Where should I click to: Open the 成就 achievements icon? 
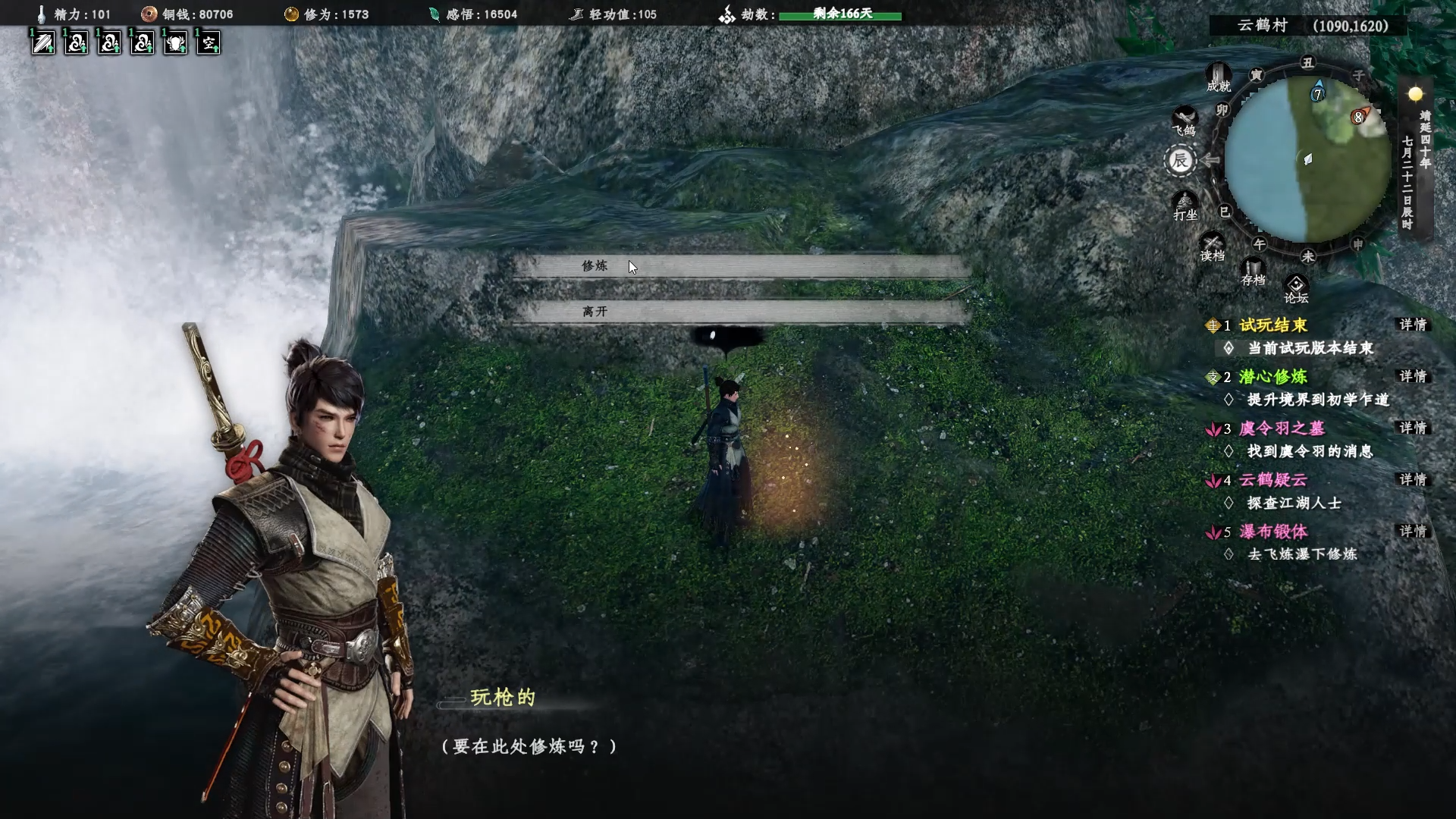(1219, 78)
